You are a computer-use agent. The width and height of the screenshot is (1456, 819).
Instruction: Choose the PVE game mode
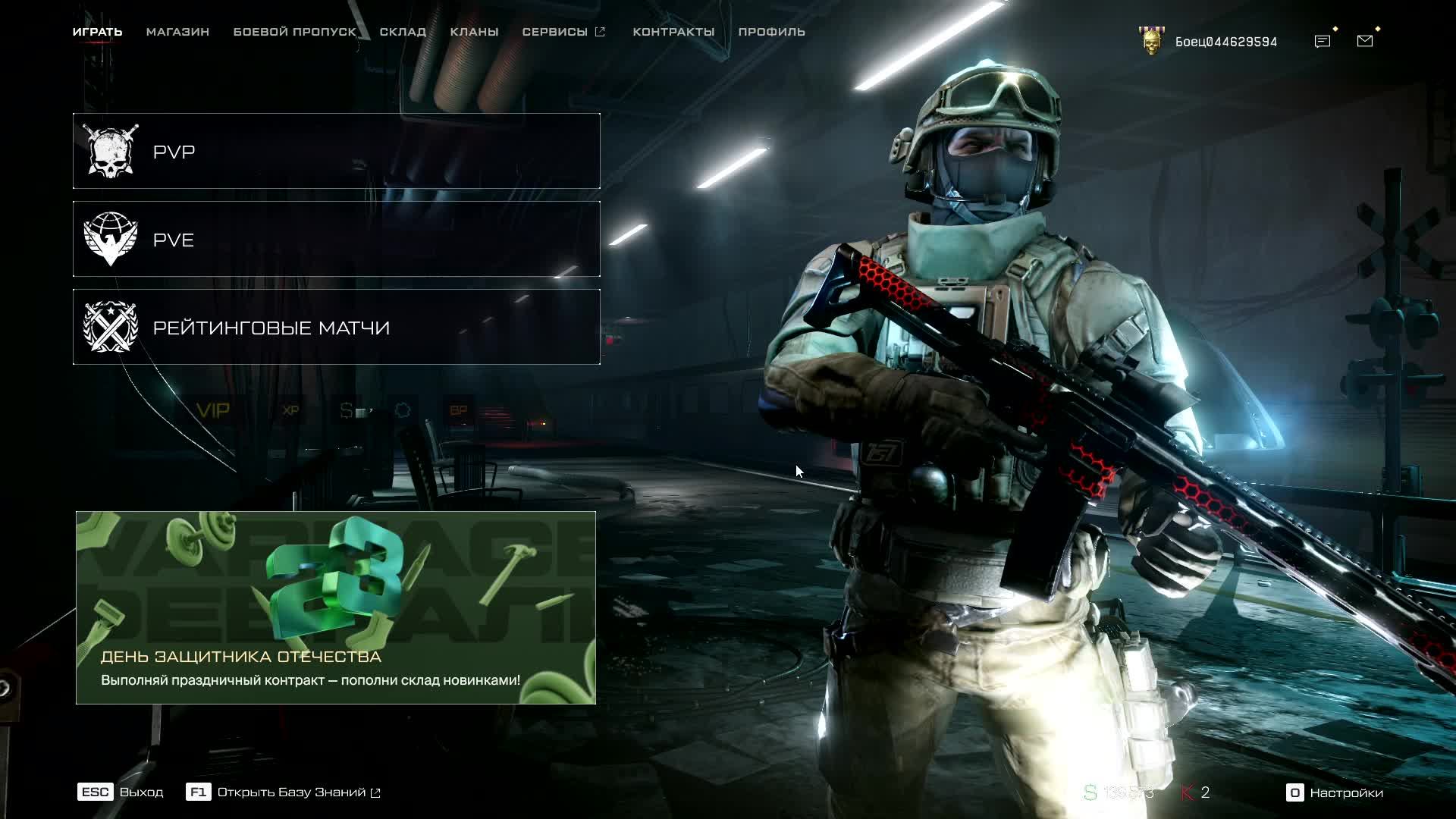(336, 240)
